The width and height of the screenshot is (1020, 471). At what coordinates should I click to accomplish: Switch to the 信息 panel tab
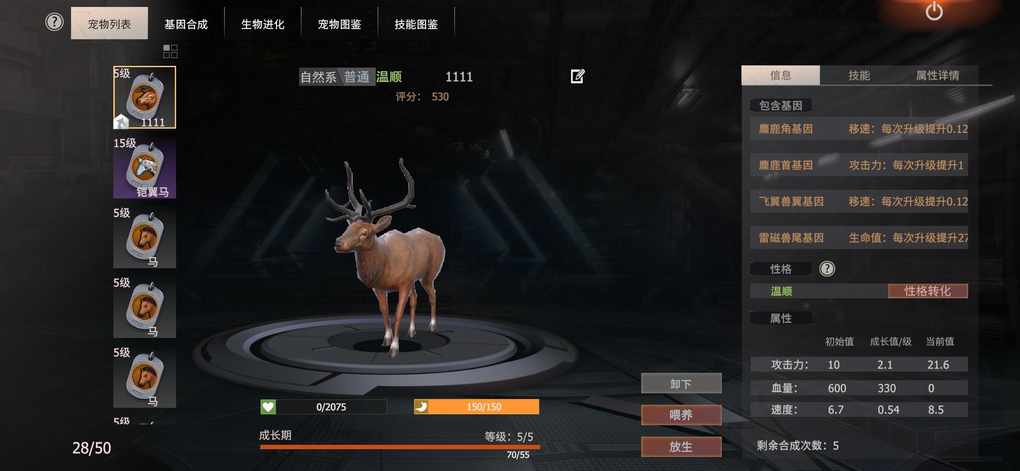(780, 75)
